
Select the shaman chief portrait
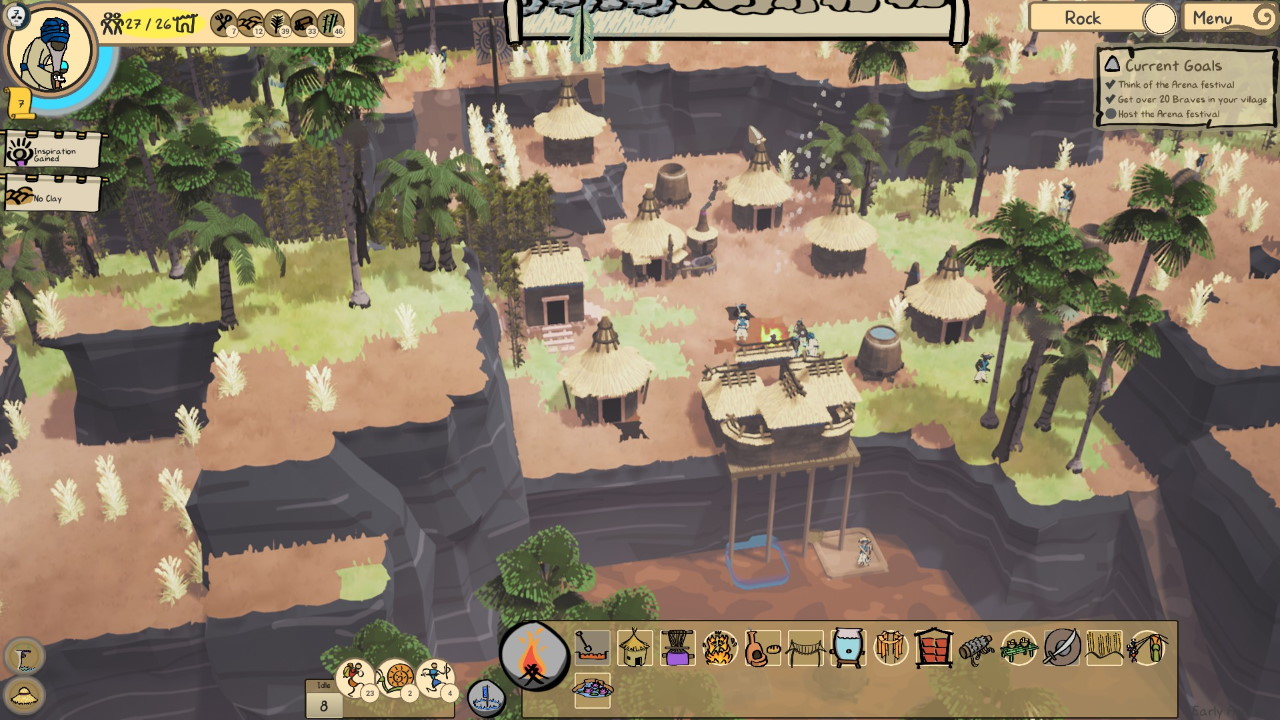click(x=50, y=50)
